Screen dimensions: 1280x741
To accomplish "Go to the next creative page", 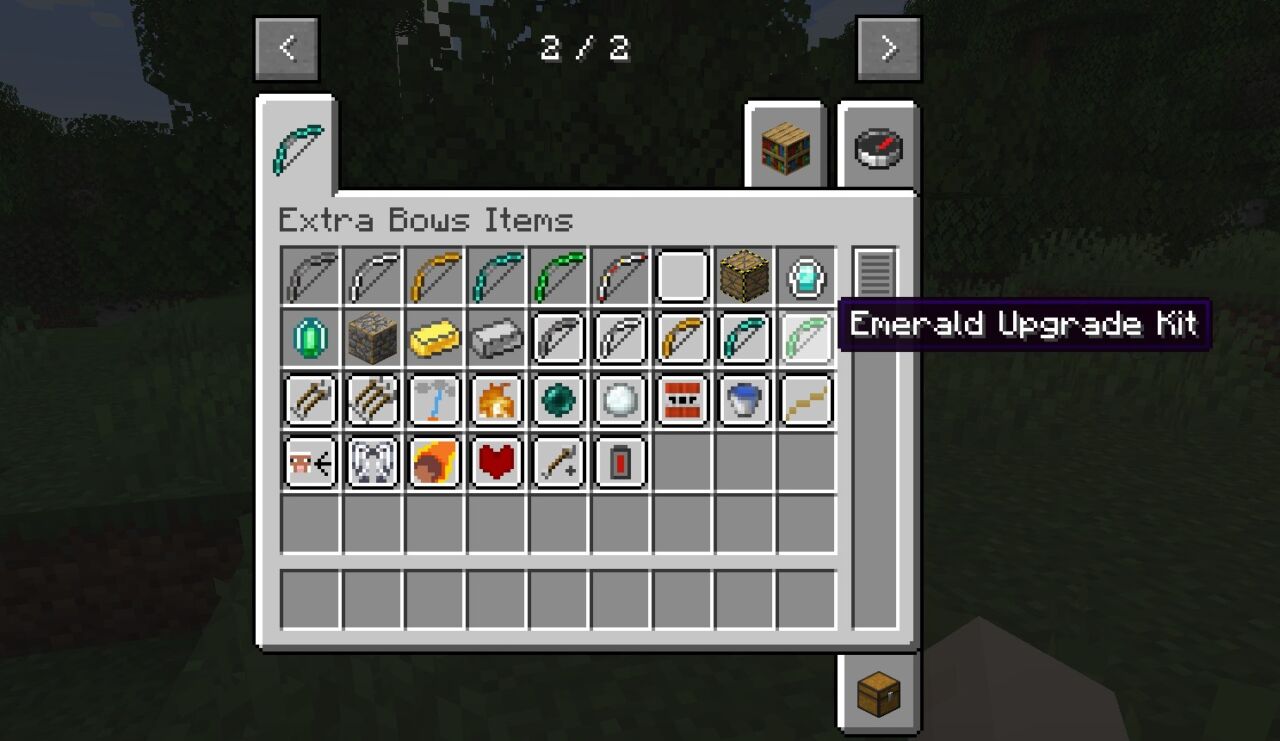I will pos(888,48).
